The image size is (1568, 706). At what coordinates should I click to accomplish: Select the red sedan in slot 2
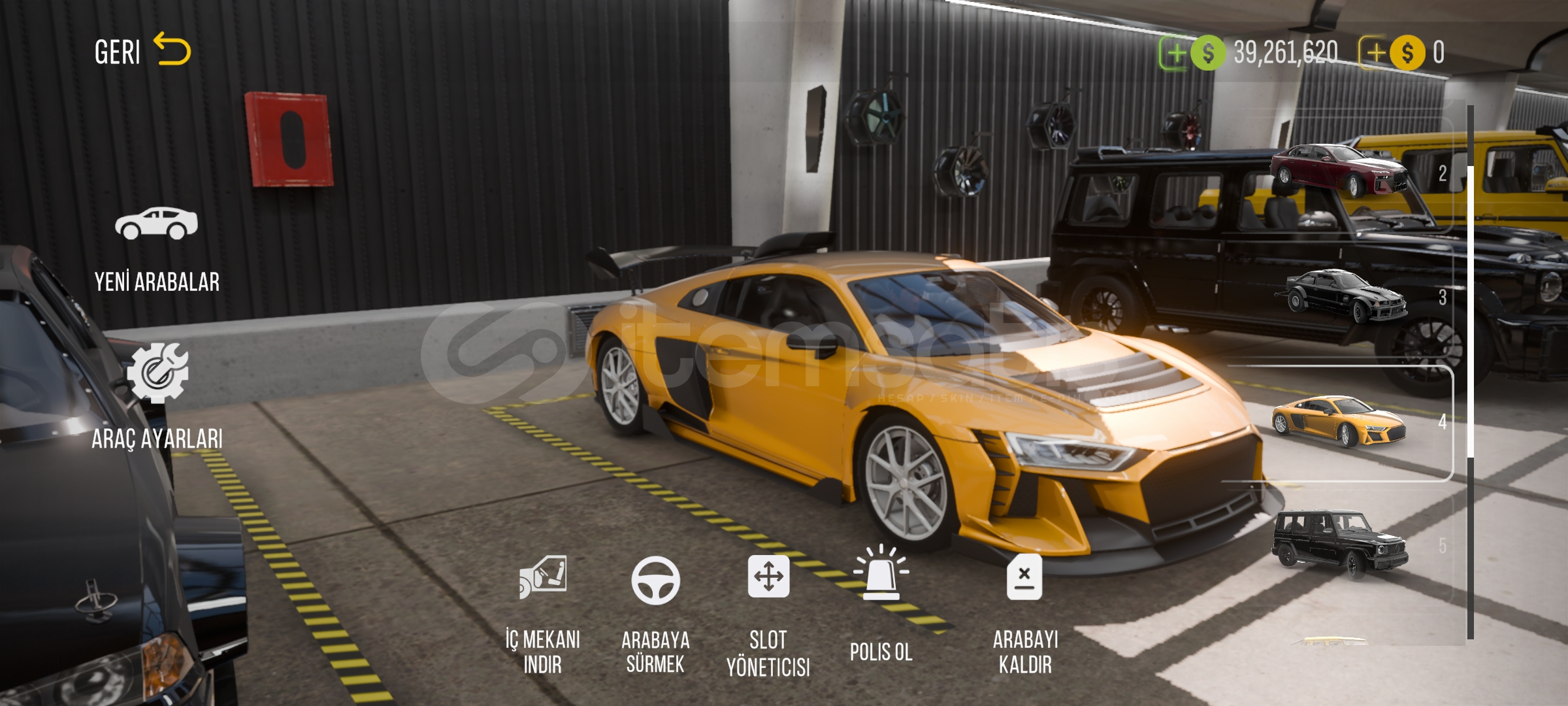pyautogui.click(x=1339, y=171)
